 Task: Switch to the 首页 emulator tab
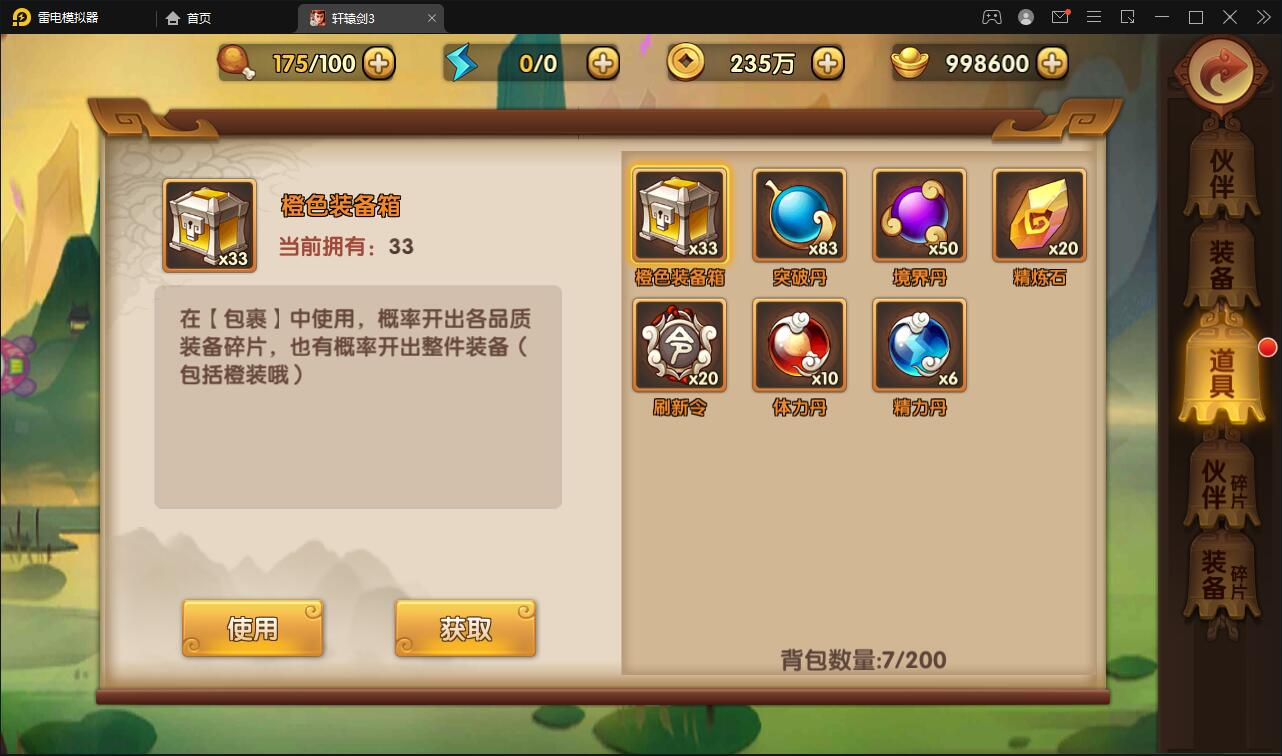(x=190, y=17)
